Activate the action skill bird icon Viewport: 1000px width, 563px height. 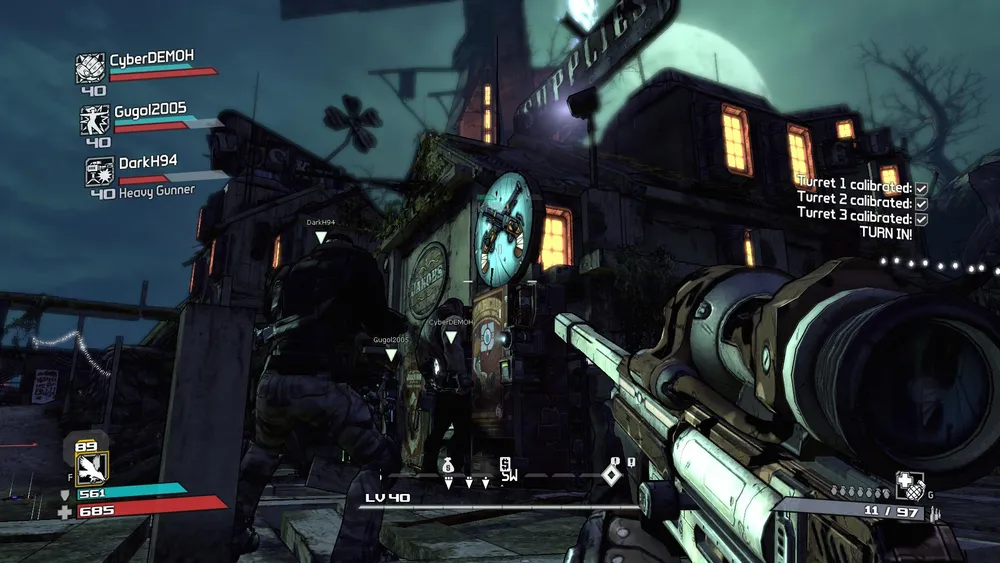click(x=91, y=468)
